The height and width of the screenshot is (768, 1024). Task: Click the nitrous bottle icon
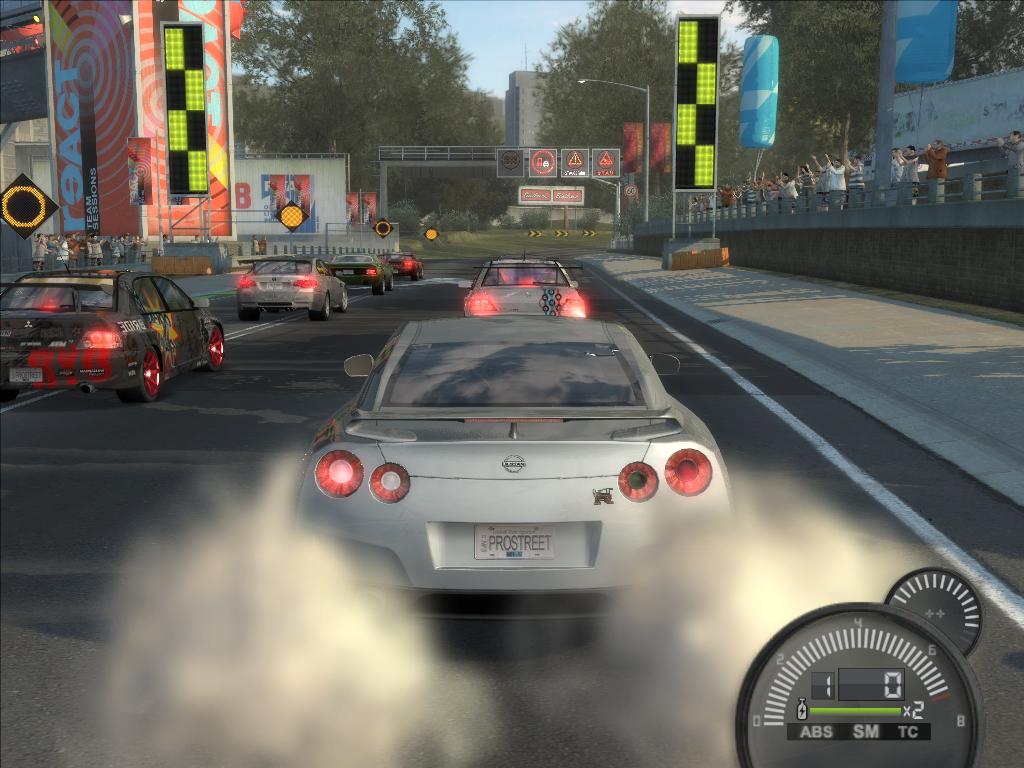coord(800,711)
